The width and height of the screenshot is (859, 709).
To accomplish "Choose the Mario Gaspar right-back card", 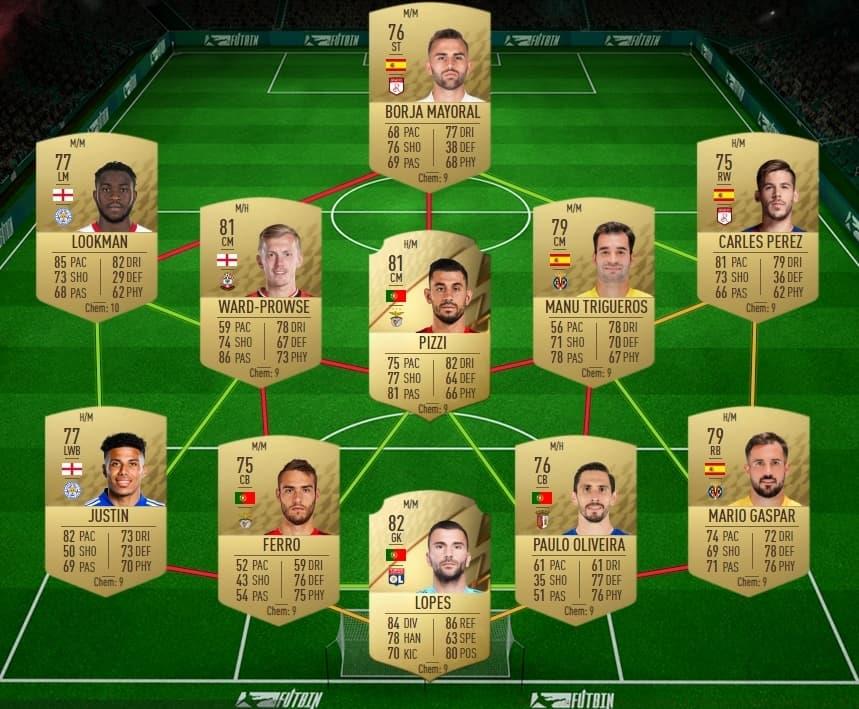I will pos(748,497).
